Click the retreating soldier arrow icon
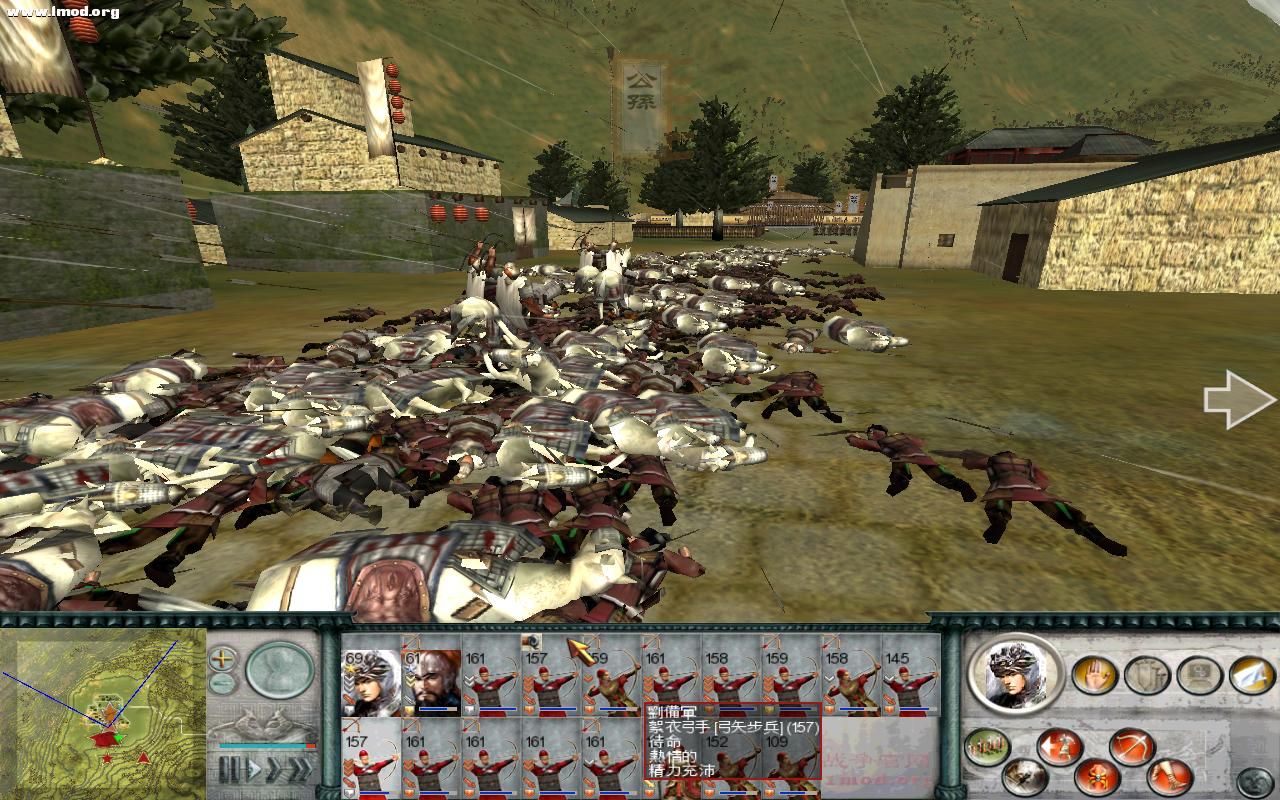 pyautogui.click(x=1061, y=746)
